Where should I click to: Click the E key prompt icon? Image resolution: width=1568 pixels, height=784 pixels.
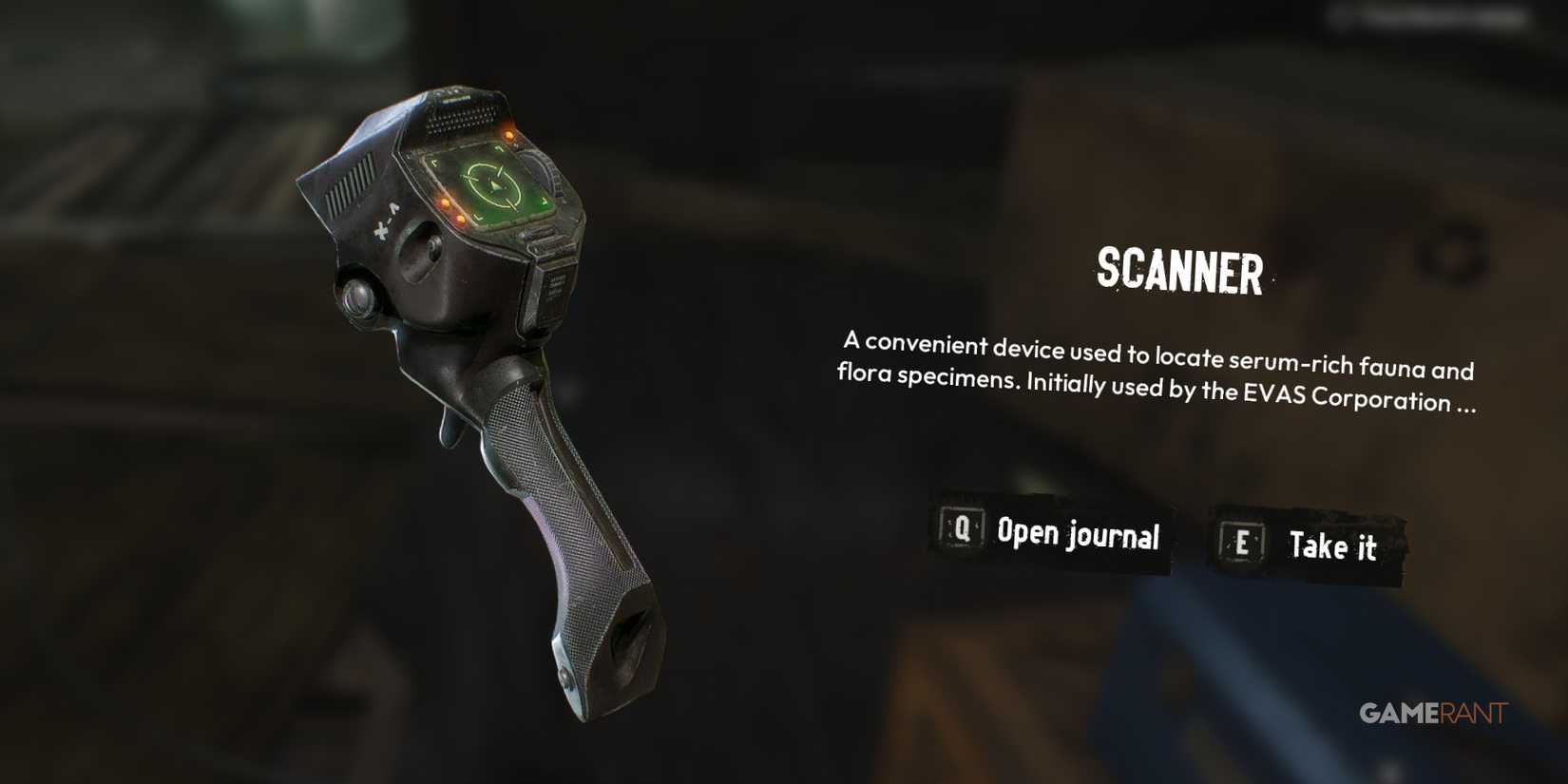pos(1243,539)
